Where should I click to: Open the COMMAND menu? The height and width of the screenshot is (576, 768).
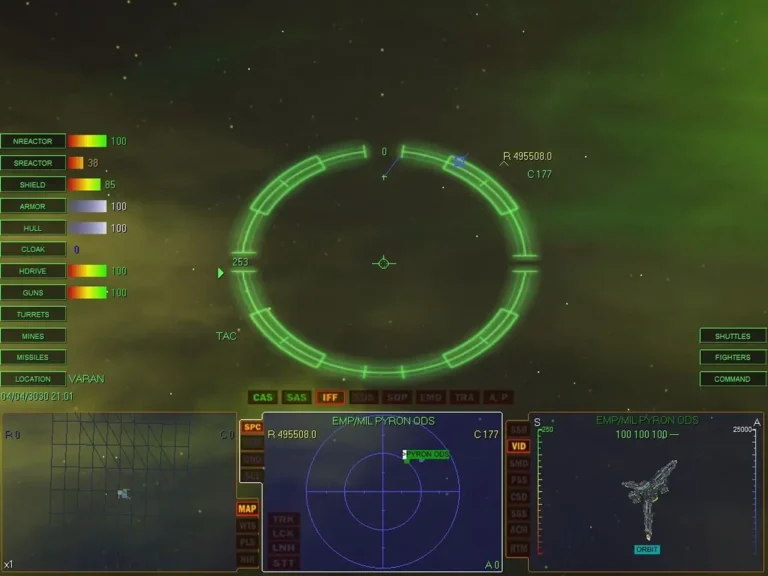tap(732, 379)
